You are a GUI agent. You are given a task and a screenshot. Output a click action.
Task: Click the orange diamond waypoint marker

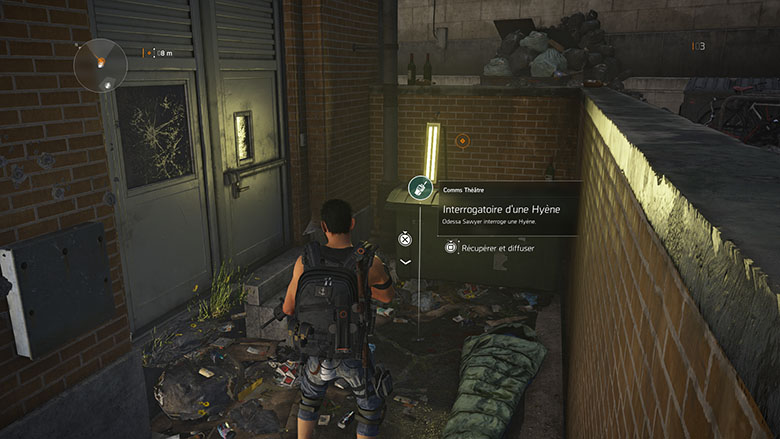click(462, 141)
